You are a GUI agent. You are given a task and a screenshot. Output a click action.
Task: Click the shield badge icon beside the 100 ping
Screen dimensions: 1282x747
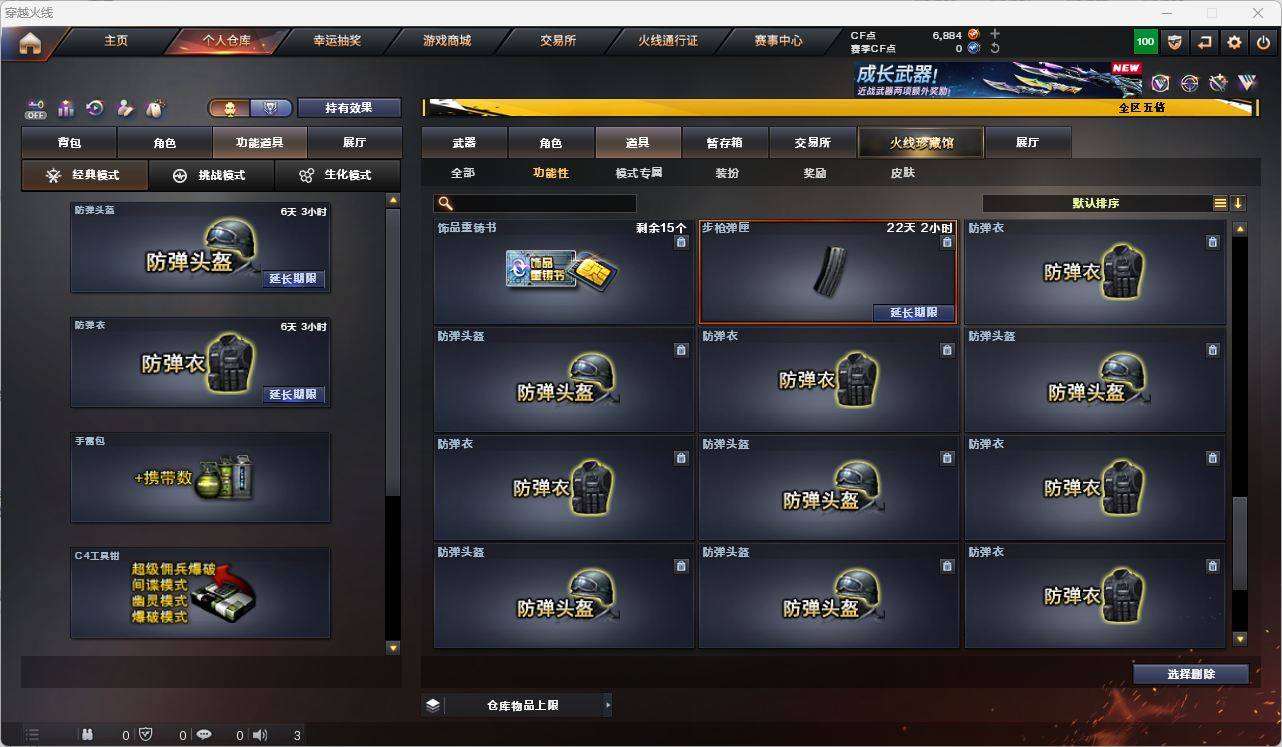coord(1173,41)
